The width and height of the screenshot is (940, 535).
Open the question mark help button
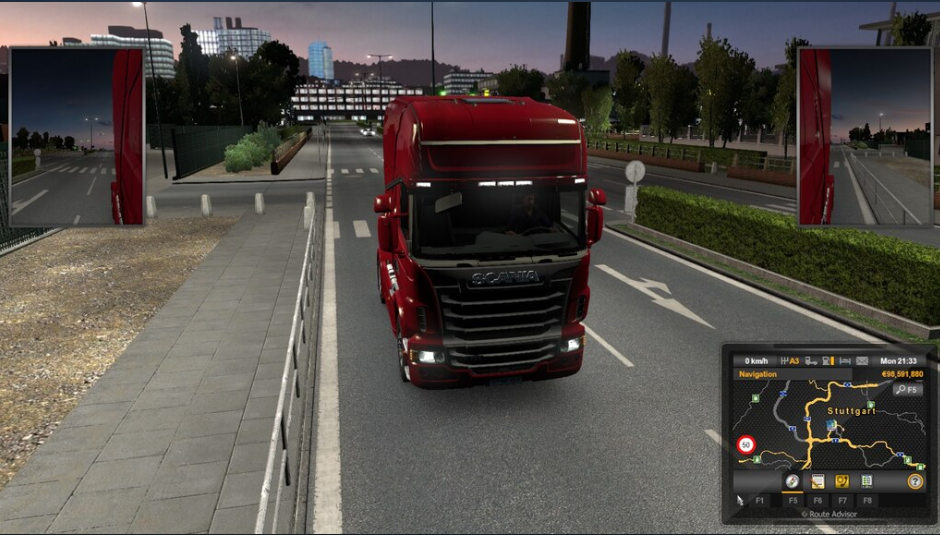(915, 481)
